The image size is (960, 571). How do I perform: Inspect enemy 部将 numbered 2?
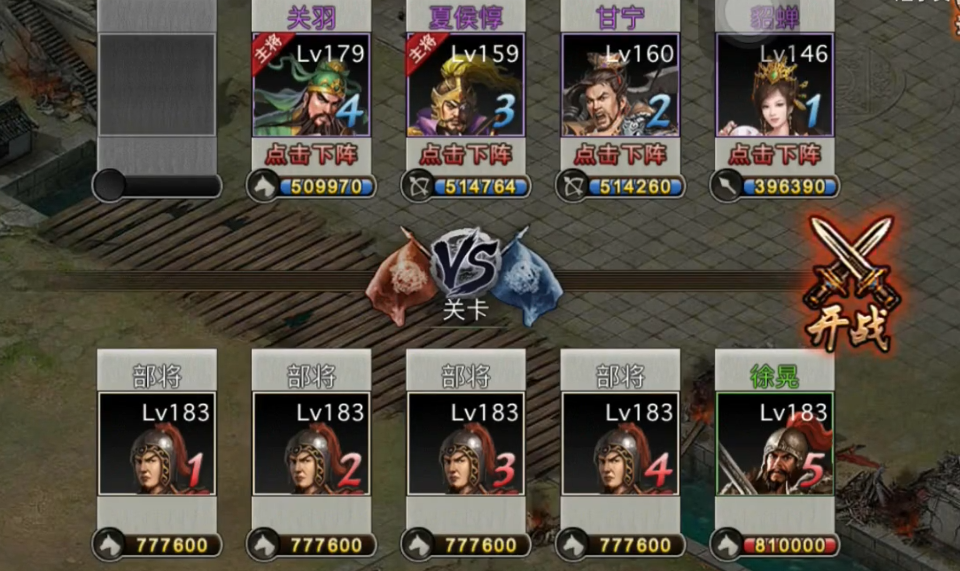(x=311, y=443)
